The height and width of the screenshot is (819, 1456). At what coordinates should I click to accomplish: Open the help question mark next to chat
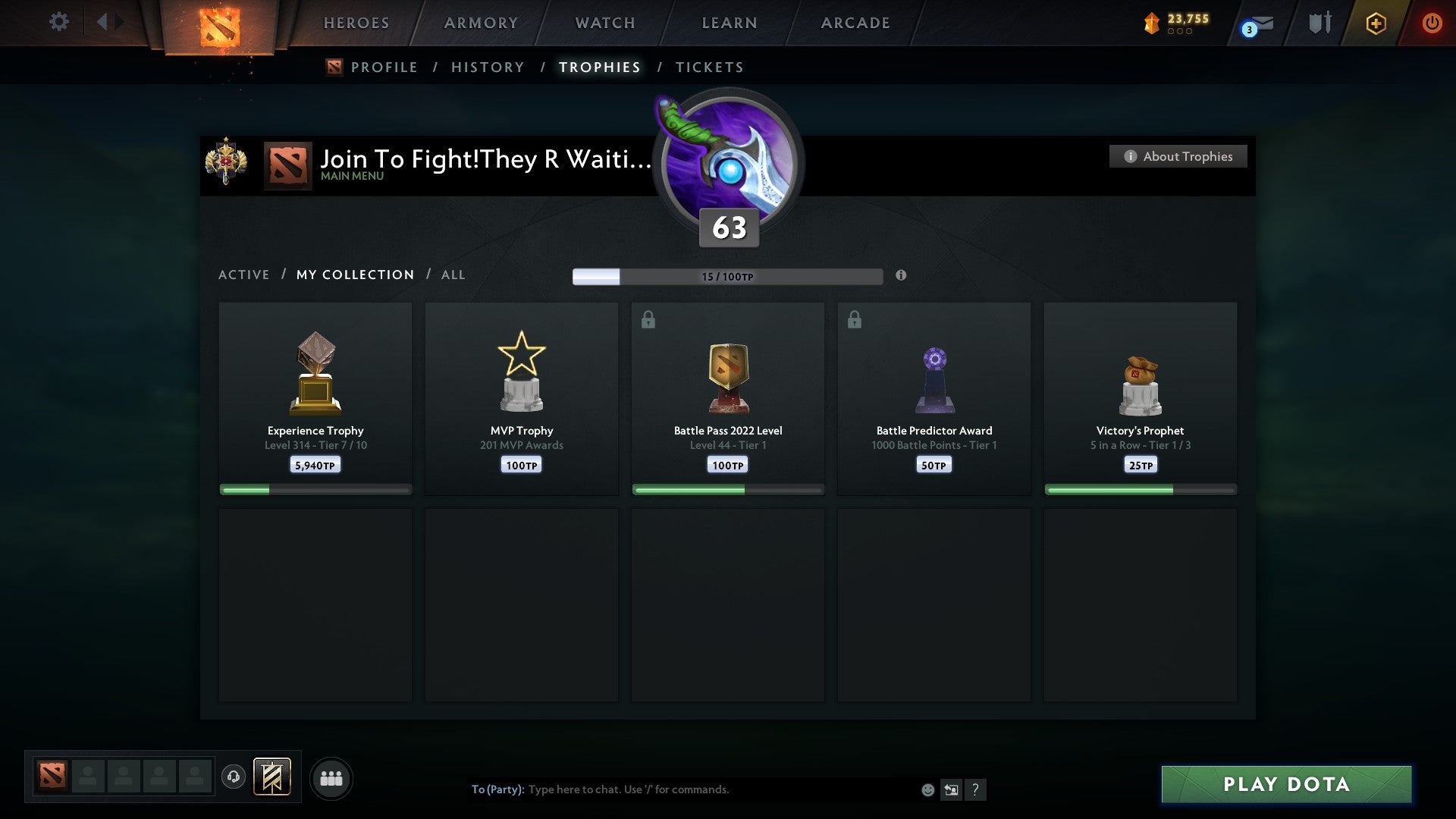coord(976,789)
